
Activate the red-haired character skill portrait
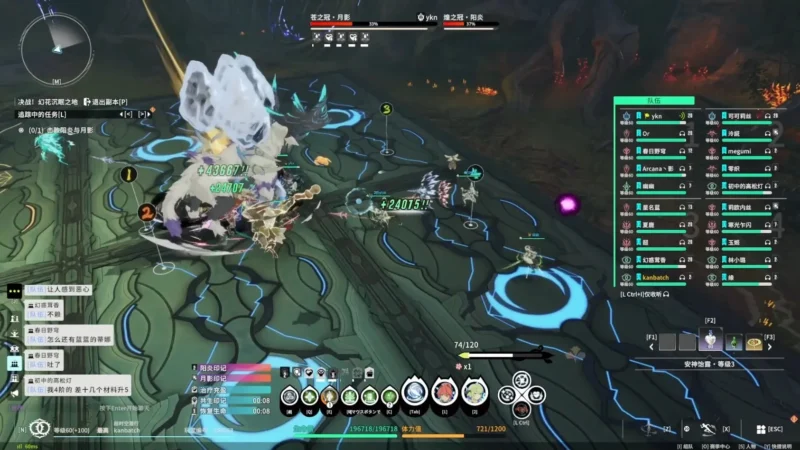(445, 393)
